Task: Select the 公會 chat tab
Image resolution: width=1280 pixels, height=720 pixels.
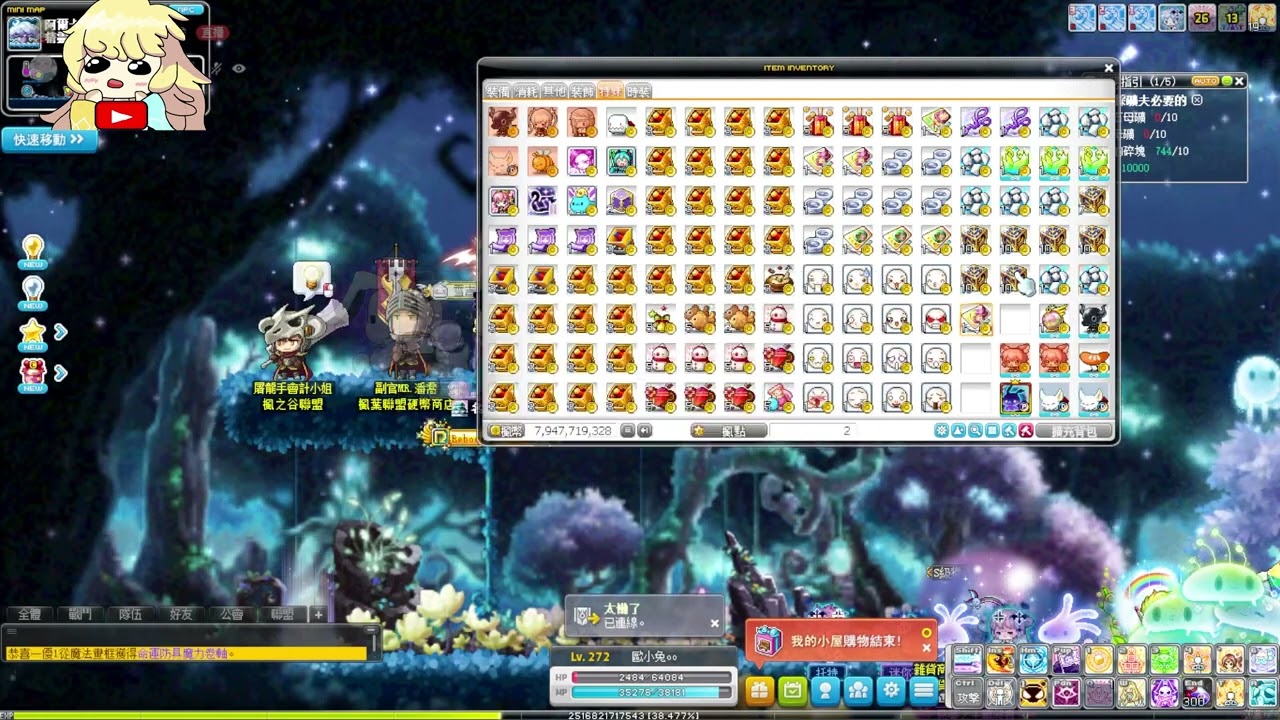Action: pos(232,614)
